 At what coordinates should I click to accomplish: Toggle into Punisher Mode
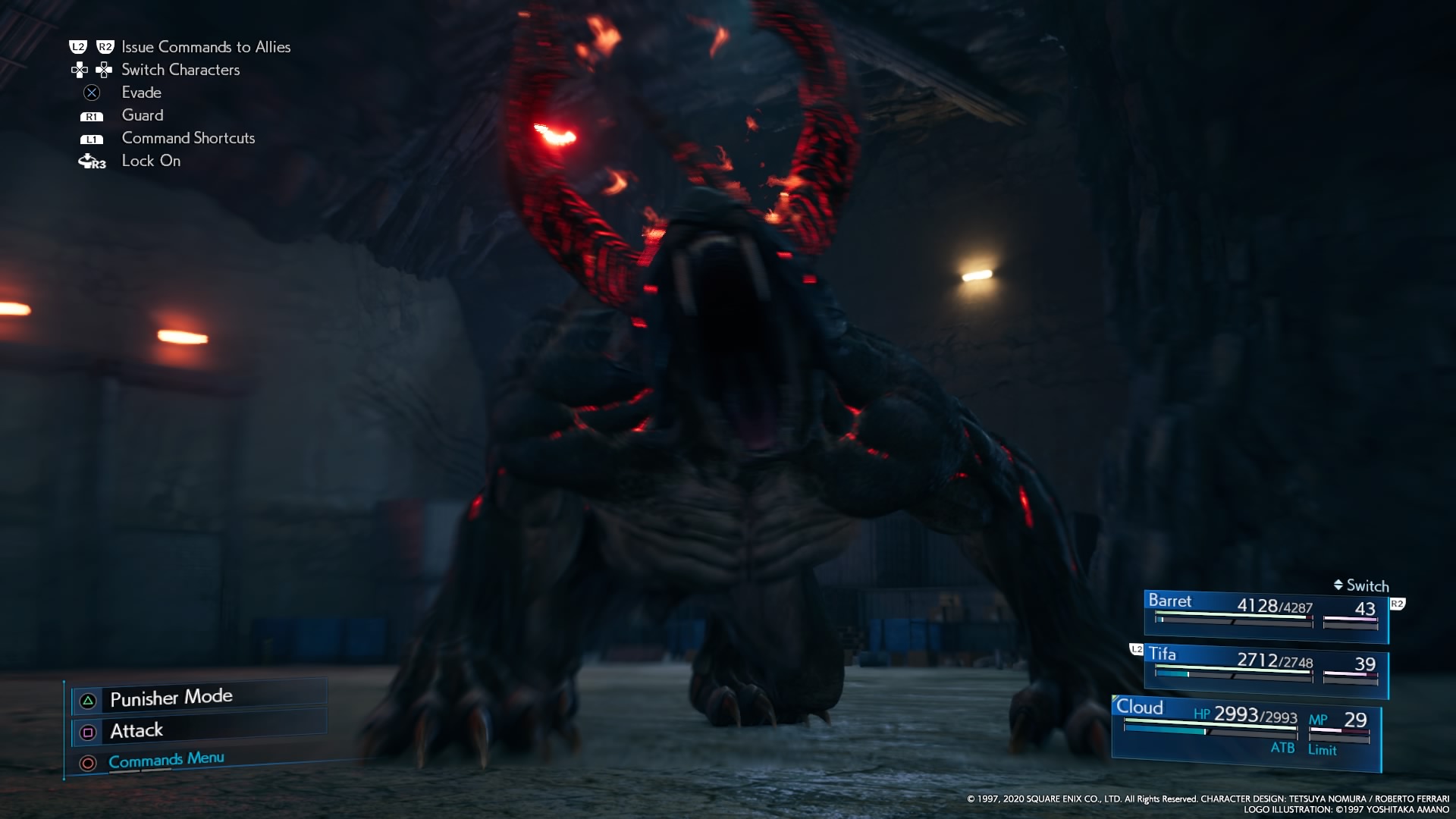[x=171, y=697]
